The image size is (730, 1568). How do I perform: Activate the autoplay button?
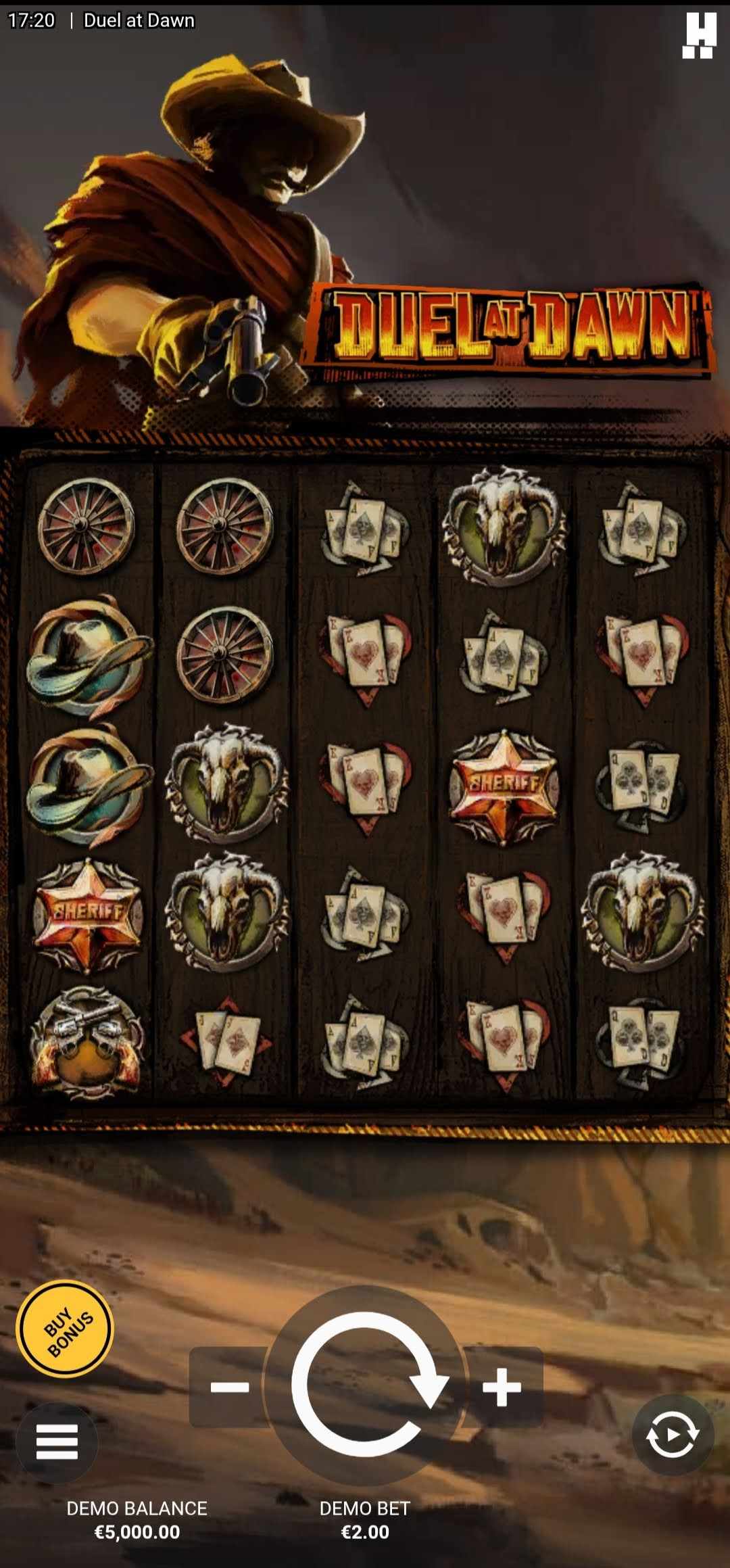pos(672,1434)
